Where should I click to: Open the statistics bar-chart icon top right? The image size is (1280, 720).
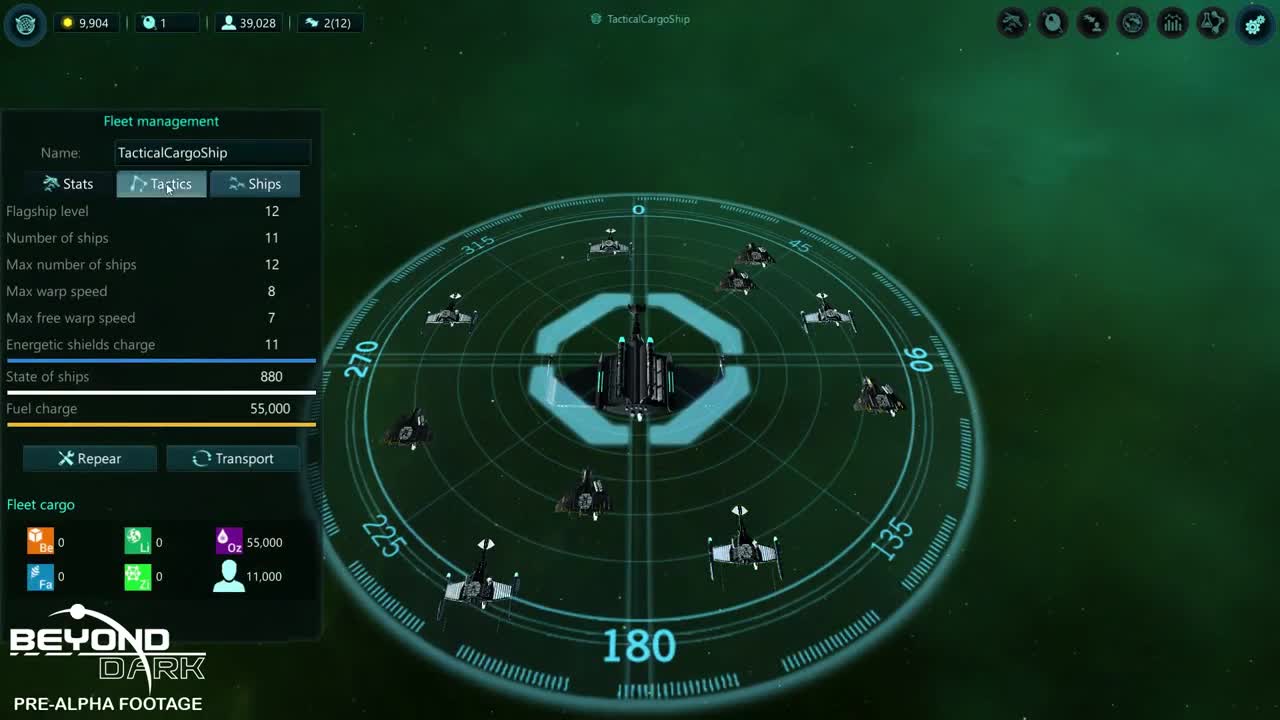coord(1172,23)
